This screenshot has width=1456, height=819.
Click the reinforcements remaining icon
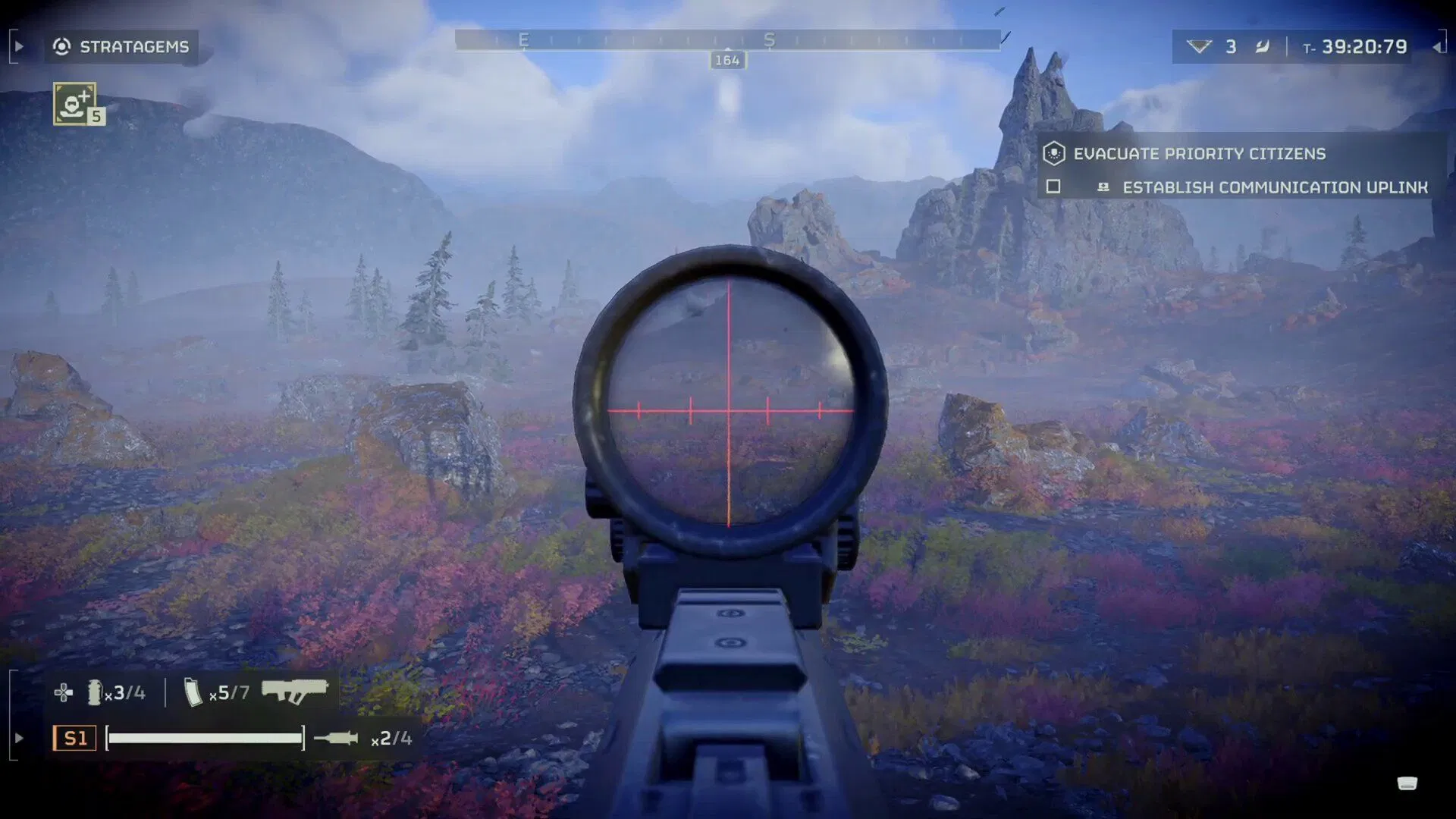[x=1199, y=47]
